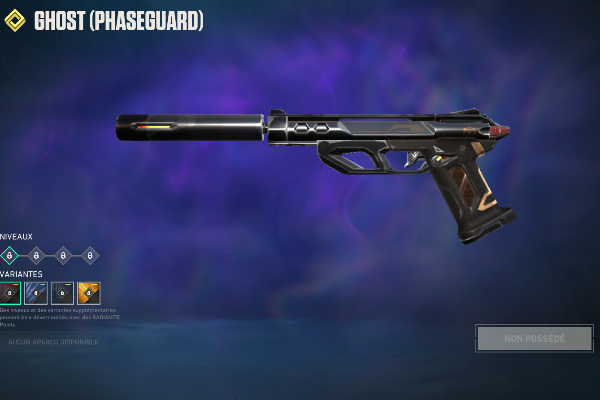Screen dimensions: 600x400
Task: Select the teal-highlighted level diamond
Action: 10,255
